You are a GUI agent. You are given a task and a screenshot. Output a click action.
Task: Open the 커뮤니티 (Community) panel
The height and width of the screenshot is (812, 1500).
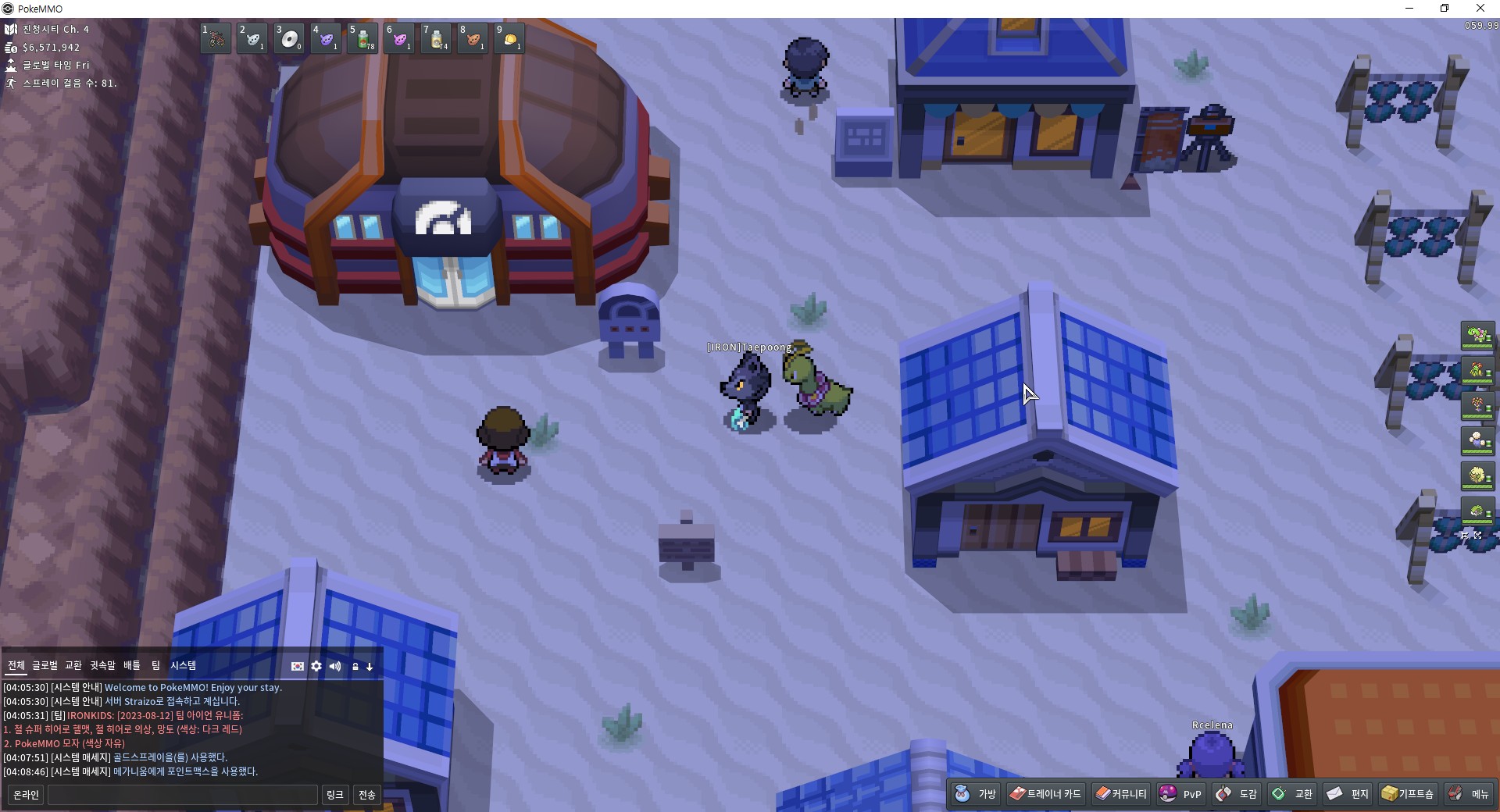pos(1121,794)
